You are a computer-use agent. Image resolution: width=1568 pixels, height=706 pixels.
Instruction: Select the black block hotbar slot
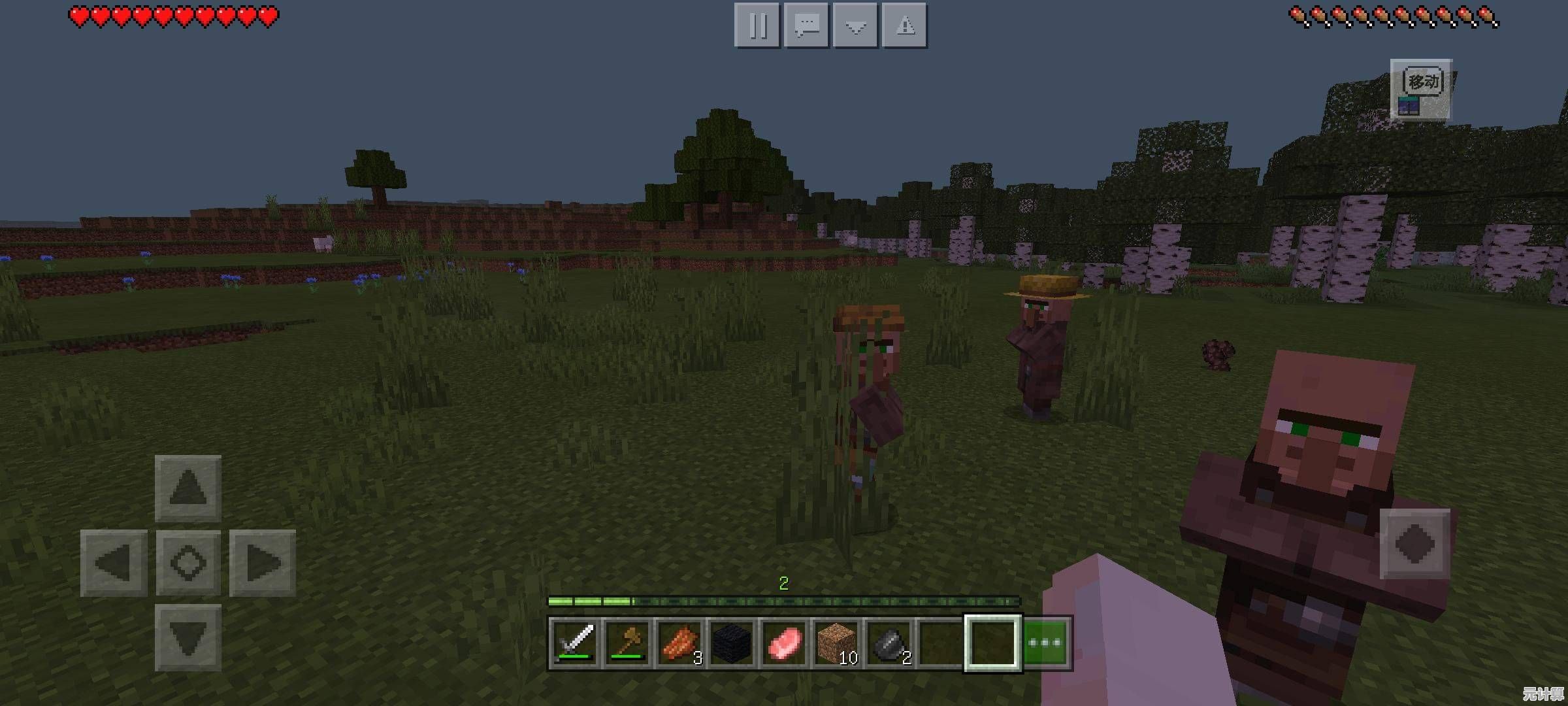tap(731, 643)
